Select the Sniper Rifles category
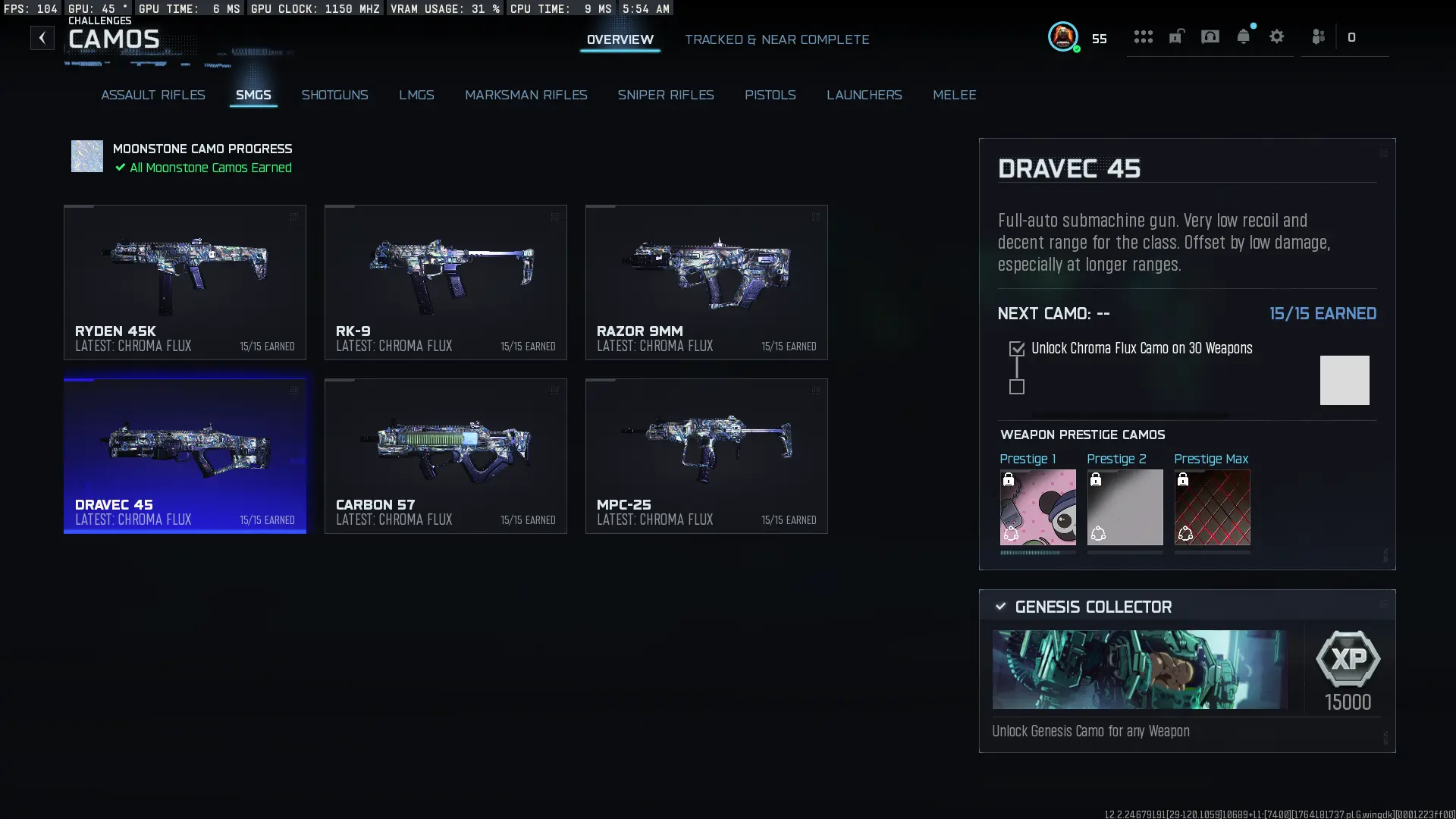The image size is (1456, 819). pos(667,95)
